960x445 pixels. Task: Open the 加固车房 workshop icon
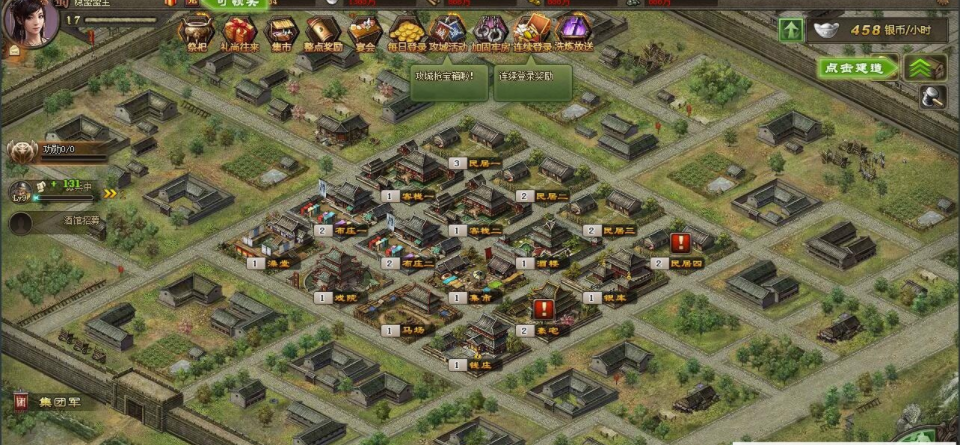489,32
